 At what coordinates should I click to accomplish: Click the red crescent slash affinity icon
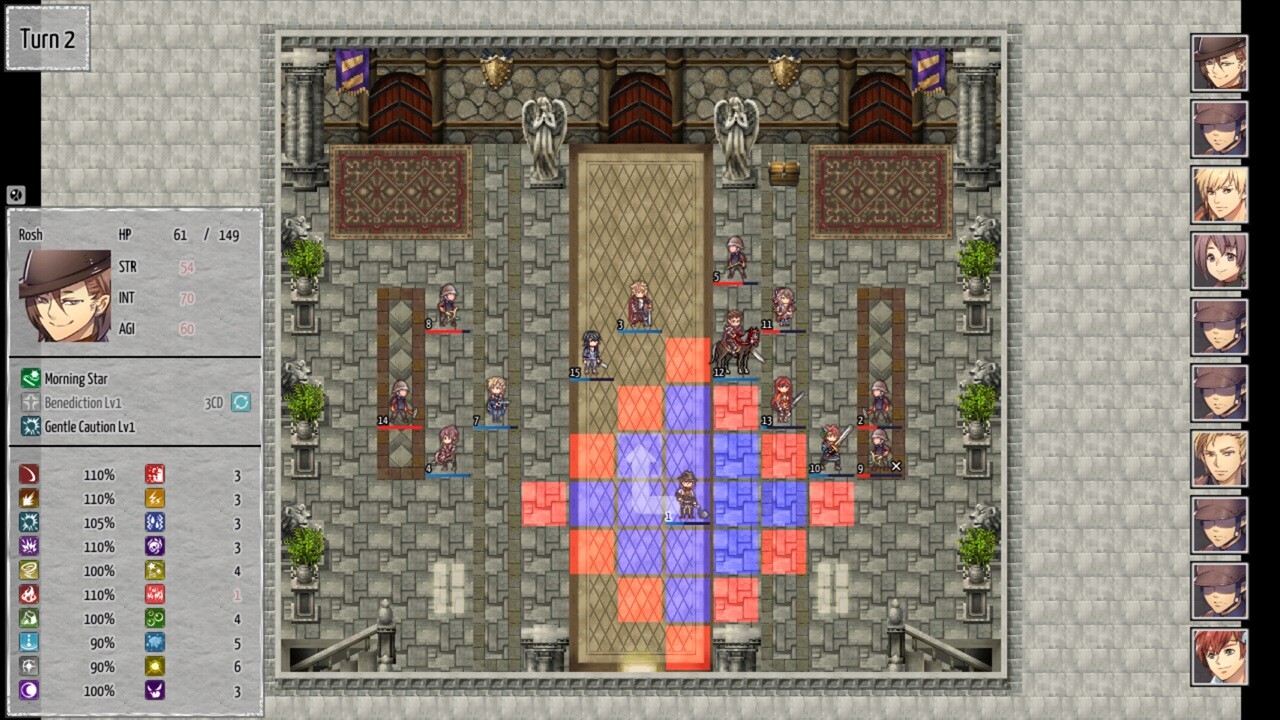[x=28, y=474]
